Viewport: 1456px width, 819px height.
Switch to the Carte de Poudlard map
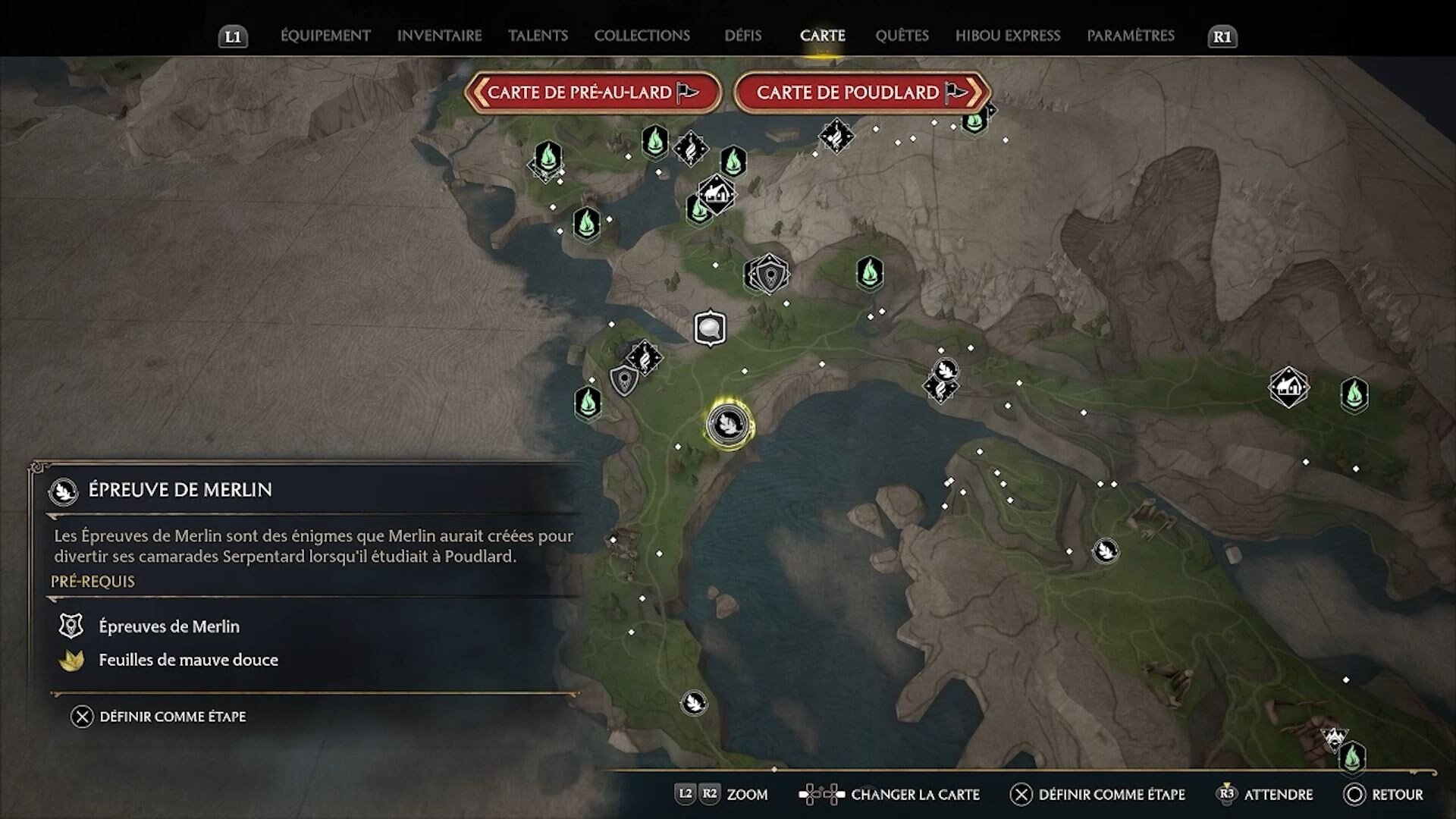click(x=861, y=93)
